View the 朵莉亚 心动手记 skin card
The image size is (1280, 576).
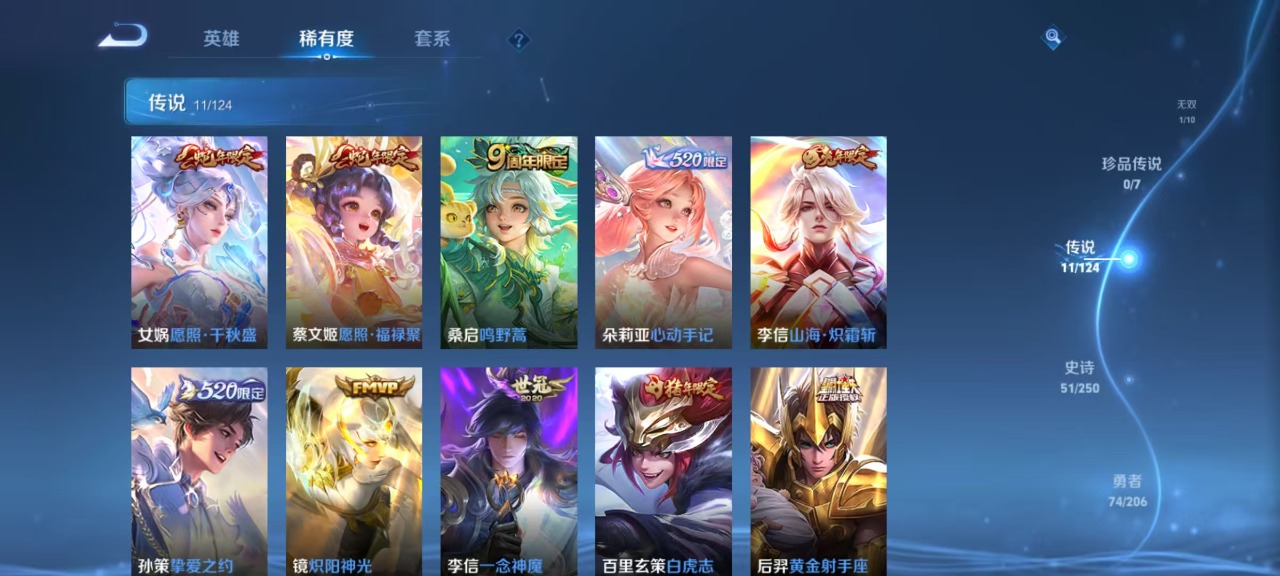point(663,242)
